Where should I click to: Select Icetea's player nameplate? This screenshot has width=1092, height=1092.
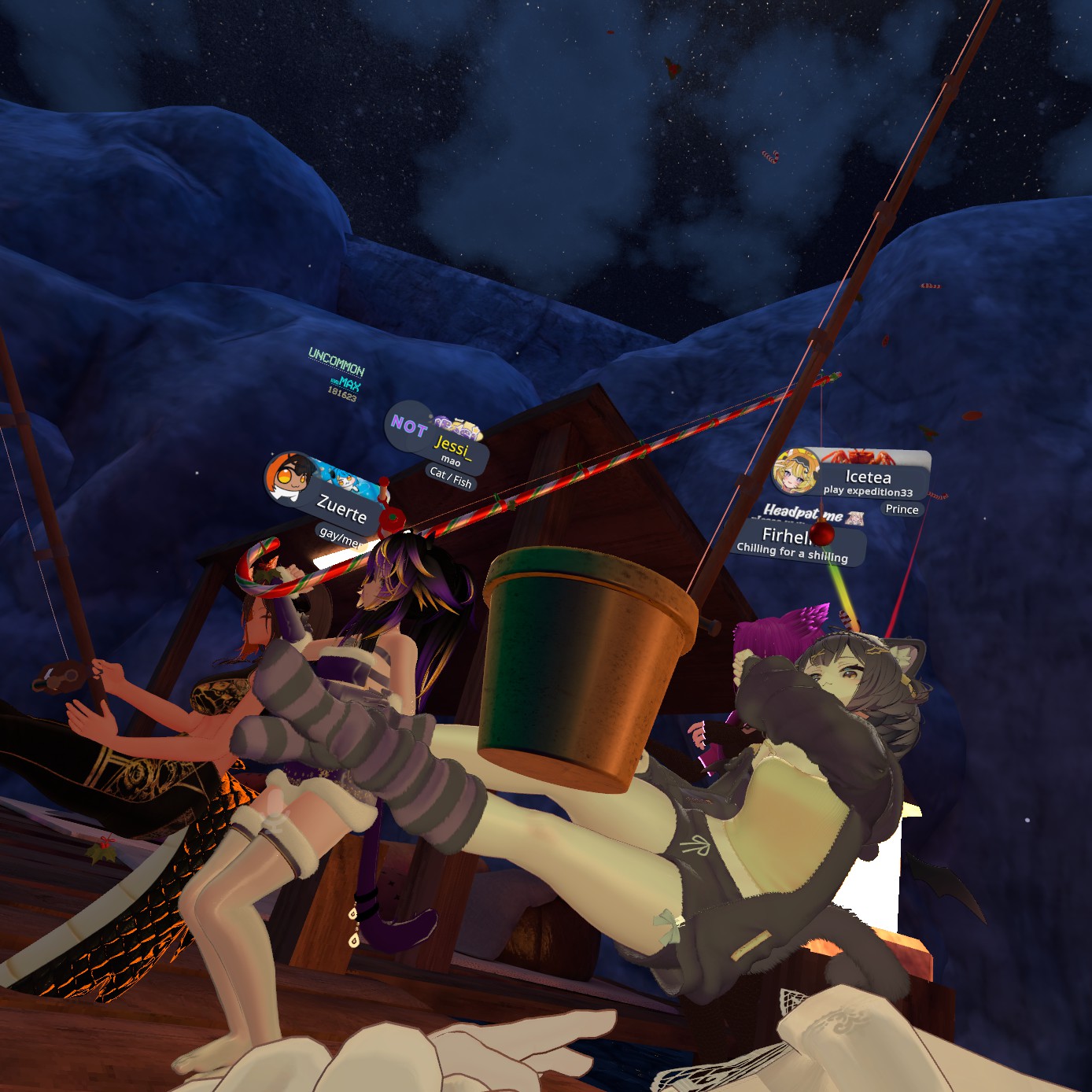(x=867, y=478)
